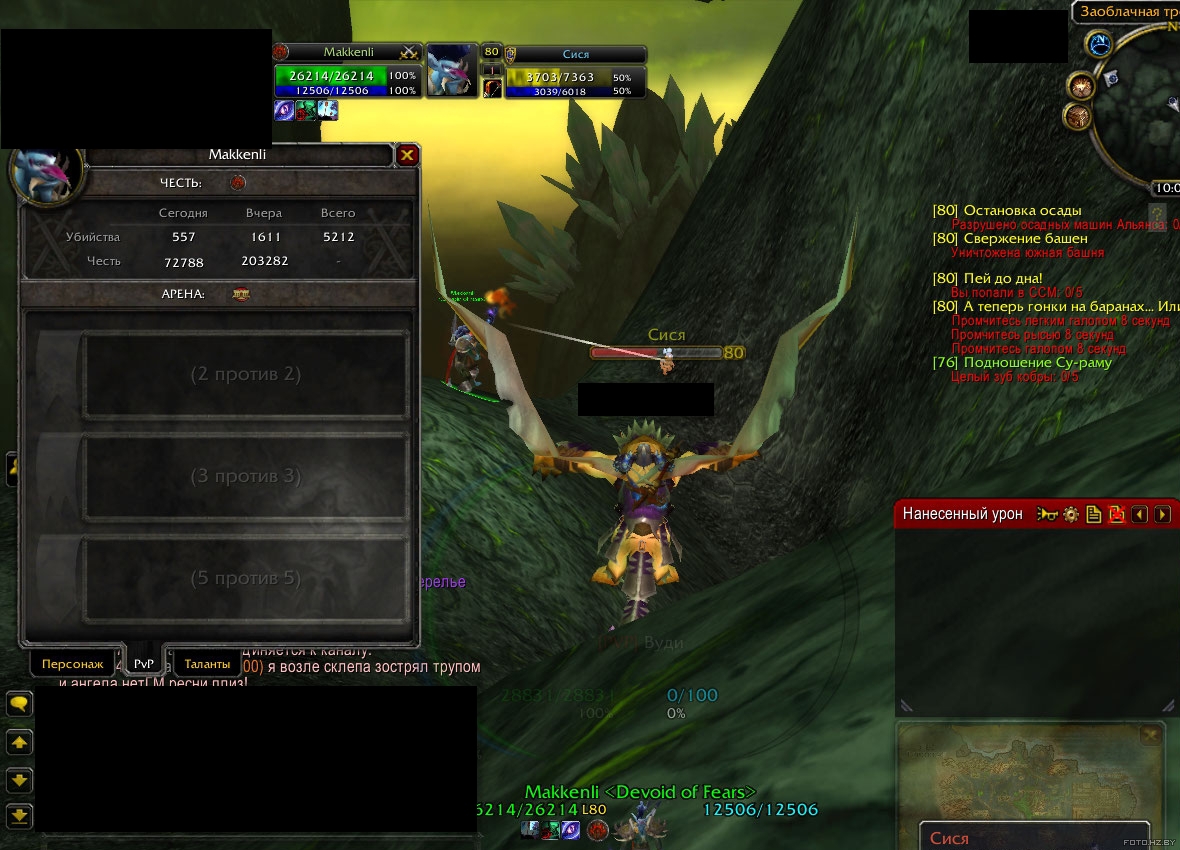Open the chat speech bubble menu
This screenshot has height=850, width=1180.
tap(19, 704)
